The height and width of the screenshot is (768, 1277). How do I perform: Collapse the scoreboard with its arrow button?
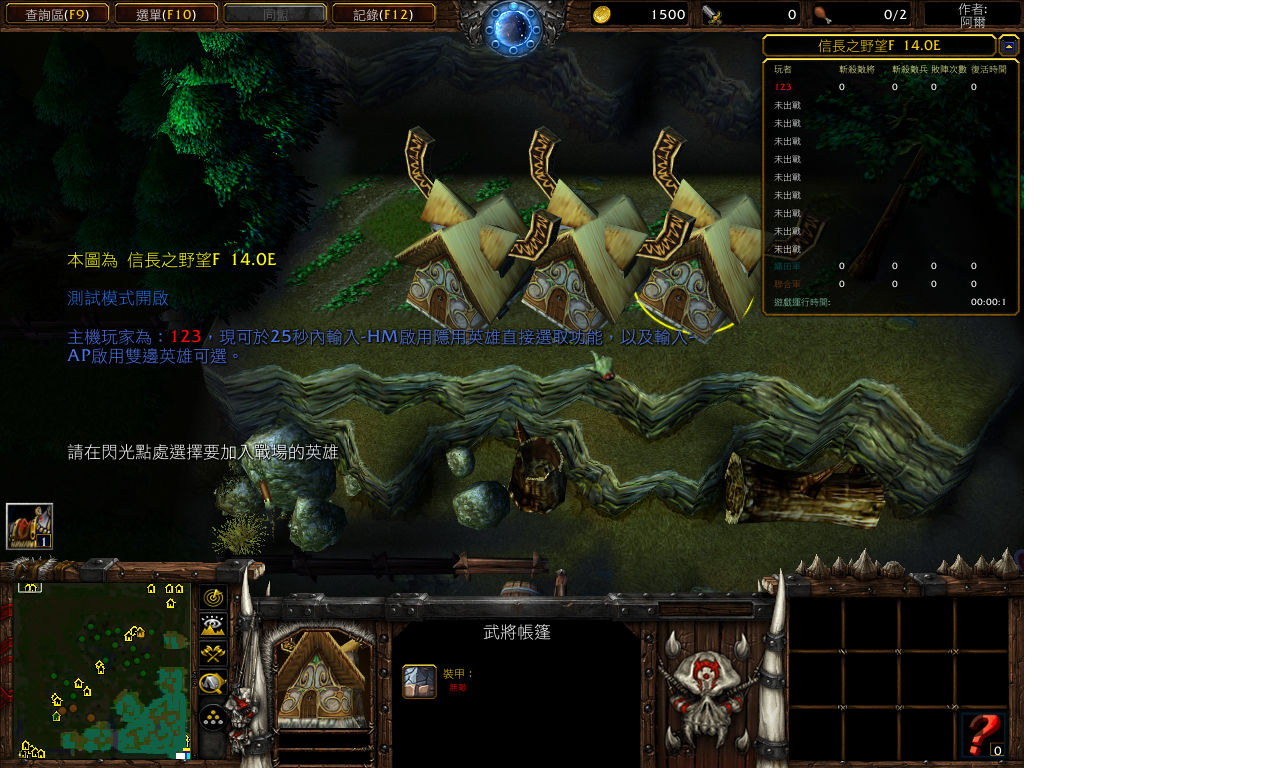point(1008,46)
